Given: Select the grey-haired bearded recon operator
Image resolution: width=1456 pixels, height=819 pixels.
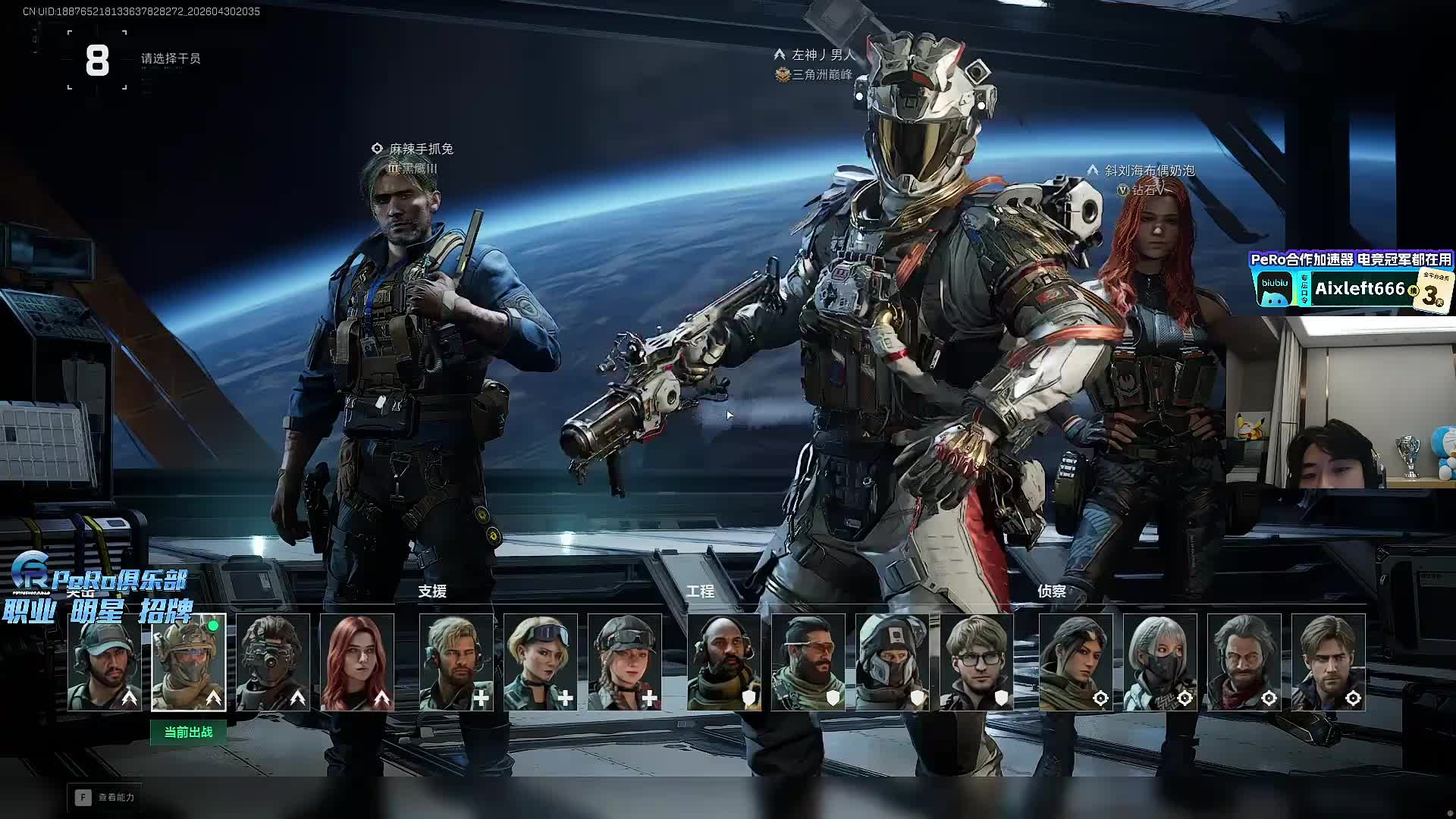Looking at the screenshot, I should (x=1244, y=662).
